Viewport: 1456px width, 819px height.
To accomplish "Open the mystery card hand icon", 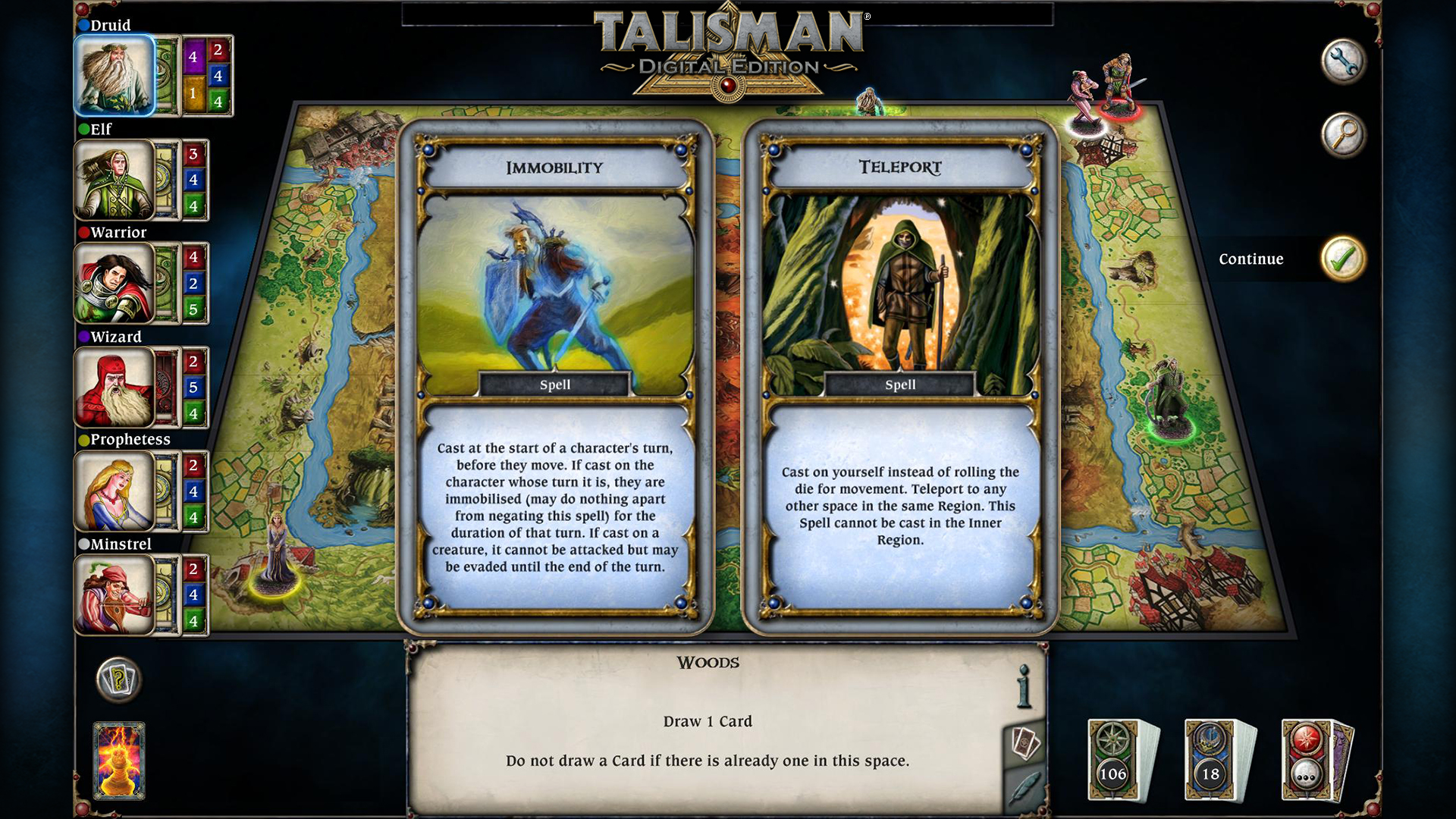I will (x=118, y=680).
